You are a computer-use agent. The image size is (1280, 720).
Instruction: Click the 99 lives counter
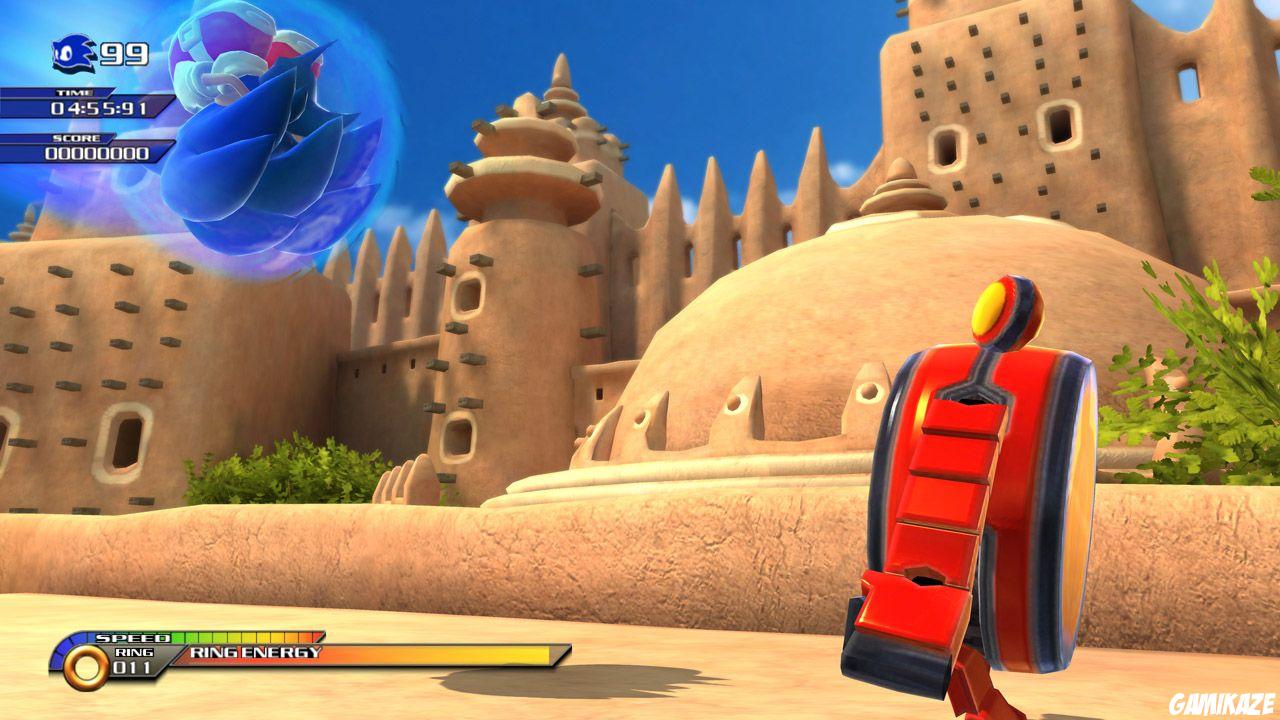coord(123,53)
